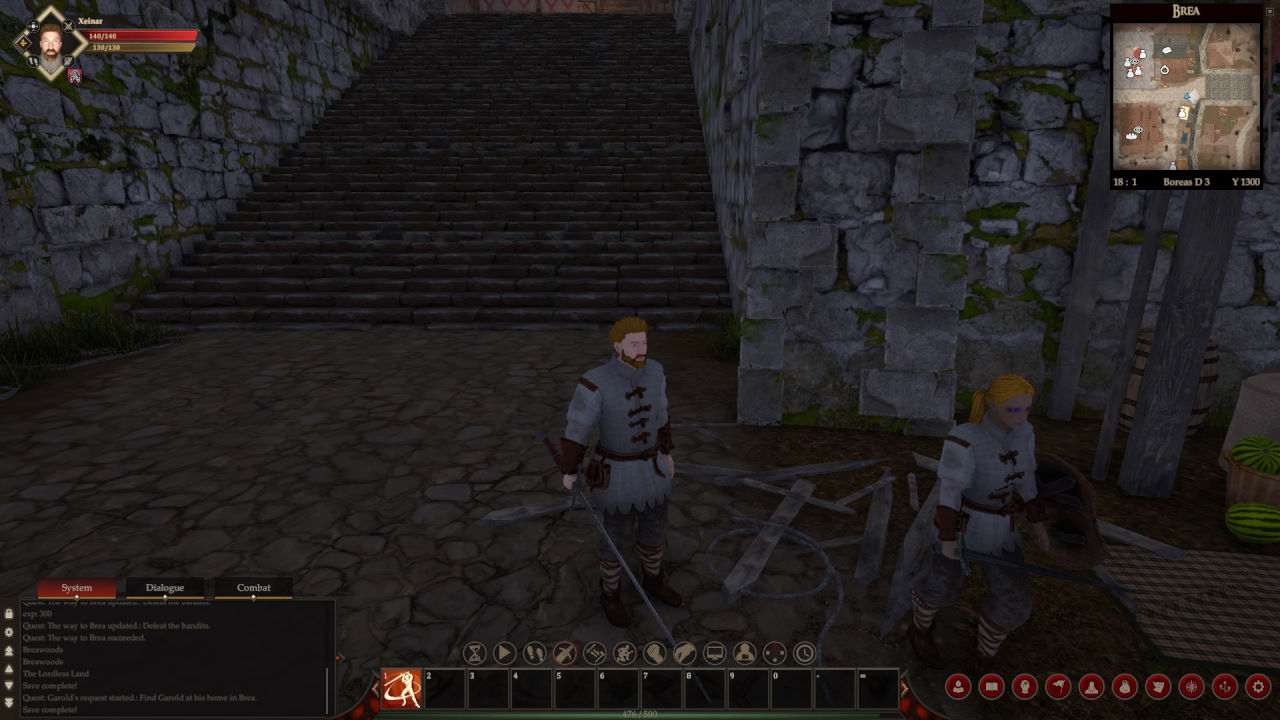Viewport: 1280px width, 720px height.
Task: Select Xeinar's character portrait
Action: pyautogui.click(x=50, y=42)
